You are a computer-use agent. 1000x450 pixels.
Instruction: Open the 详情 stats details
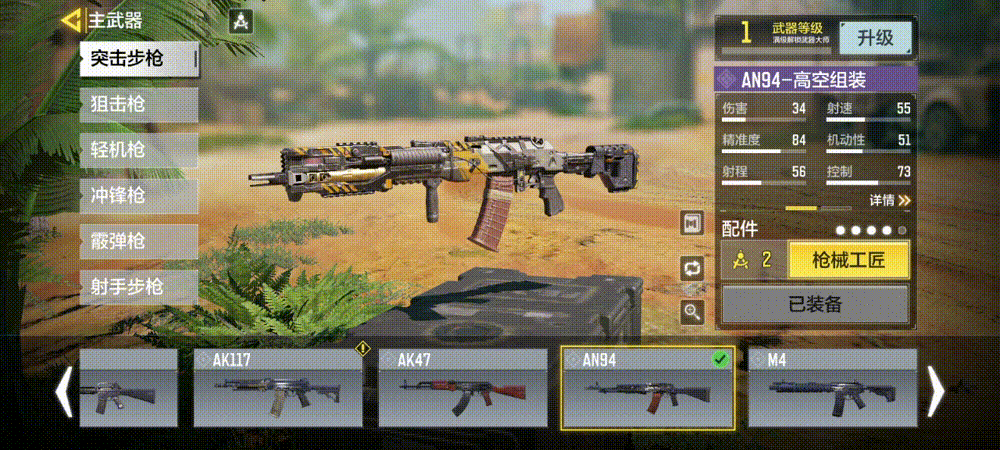click(889, 200)
